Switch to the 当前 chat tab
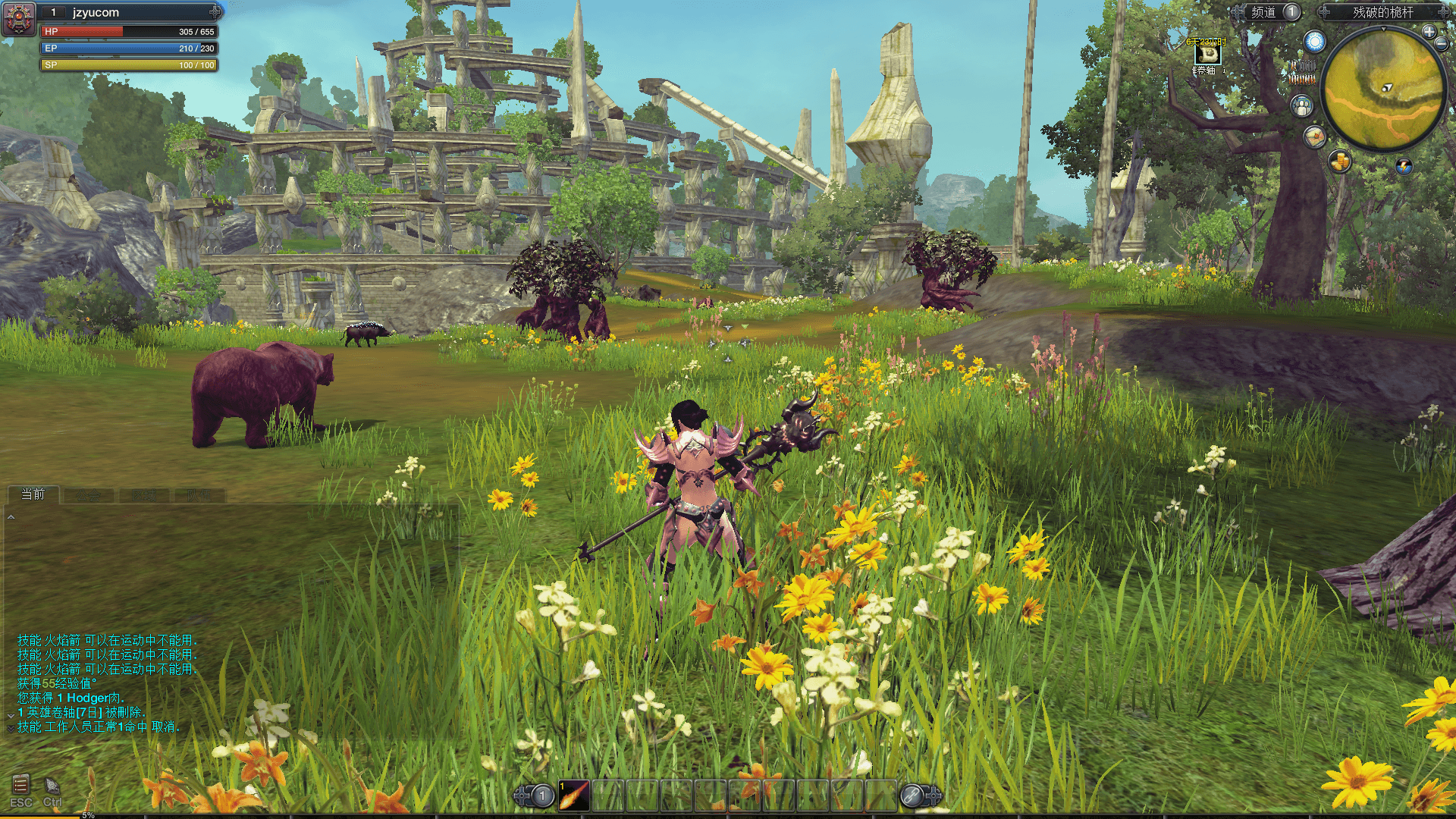This screenshot has height=819, width=1456. click(33, 494)
